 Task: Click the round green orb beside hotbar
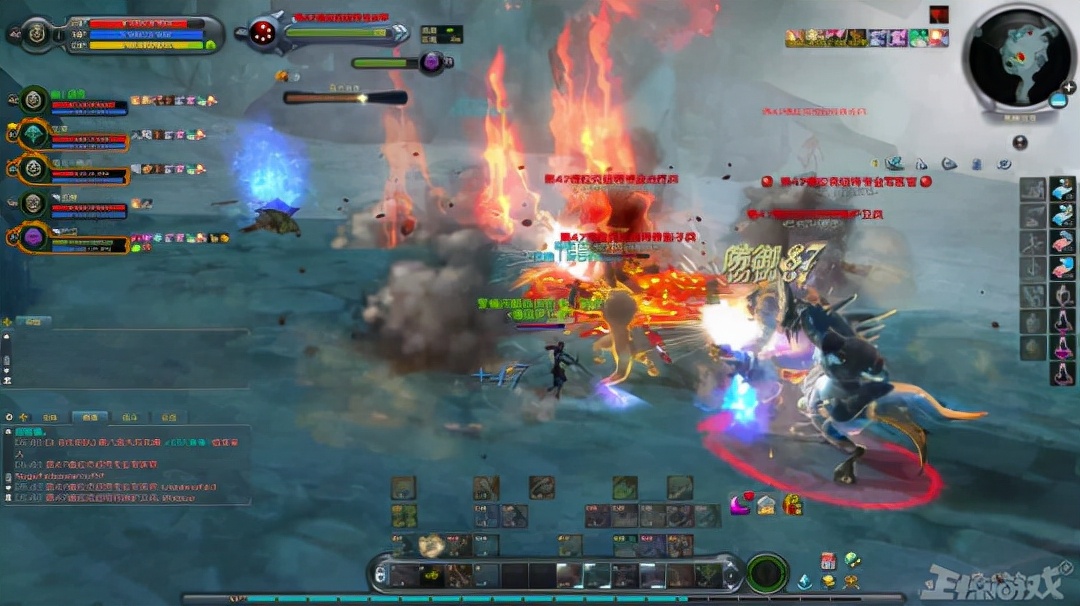(x=766, y=572)
